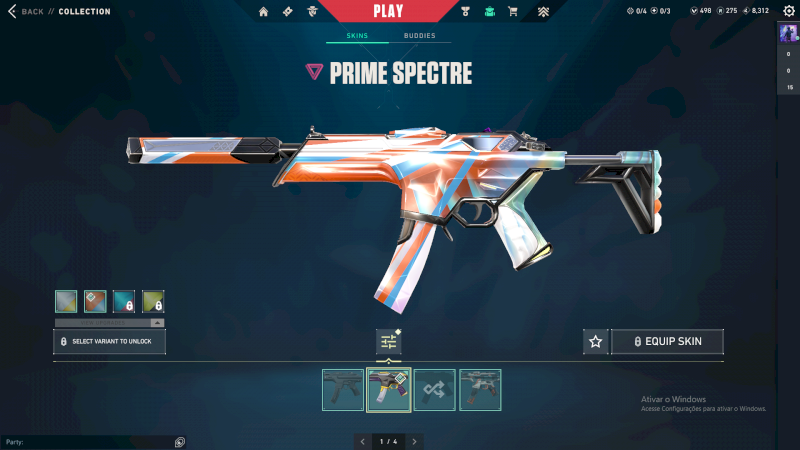Pick the locked teal color variant
800x450 pixels.
pyautogui.click(x=124, y=301)
